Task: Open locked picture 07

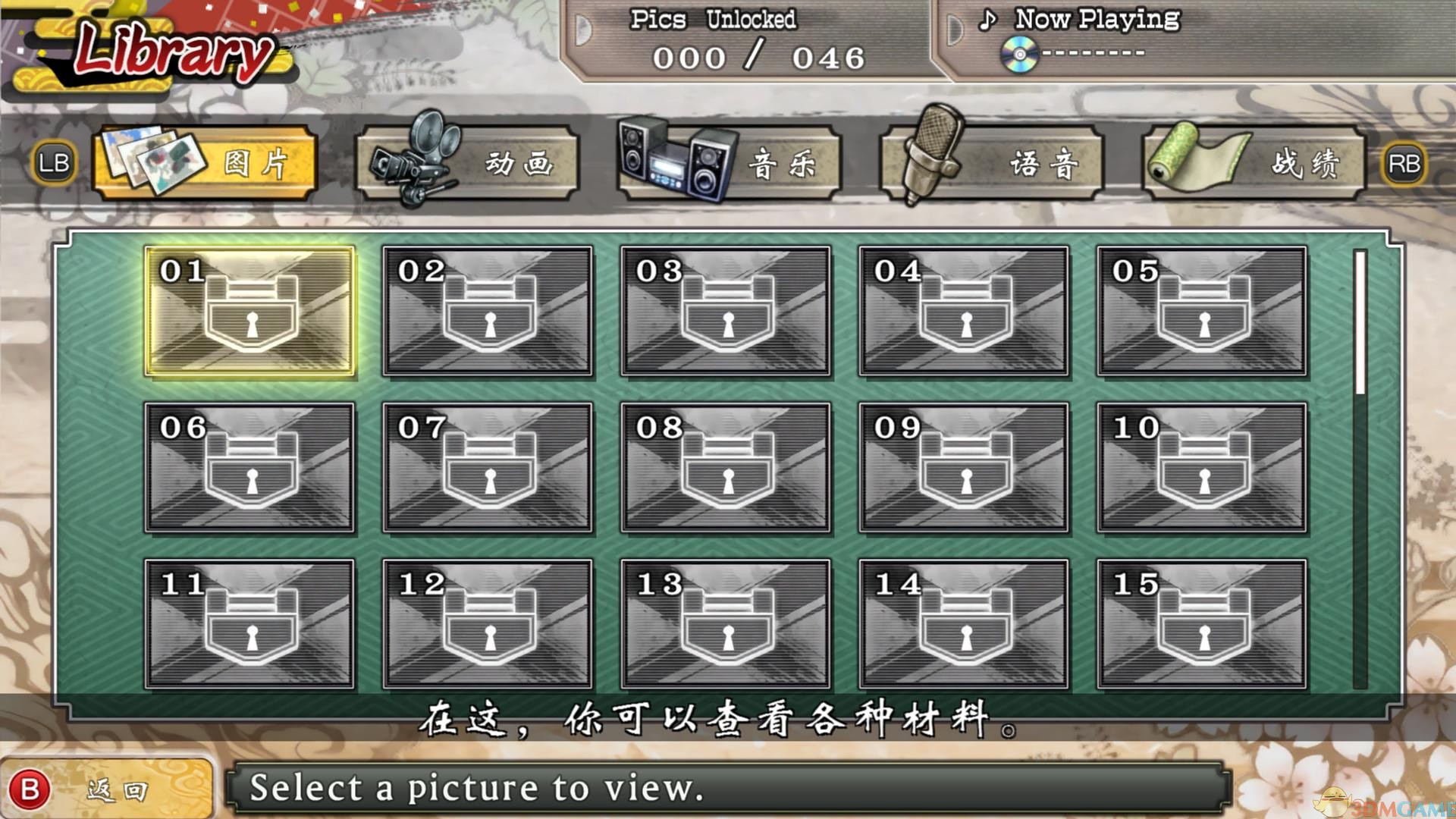Action: click(x=488, y=467)
